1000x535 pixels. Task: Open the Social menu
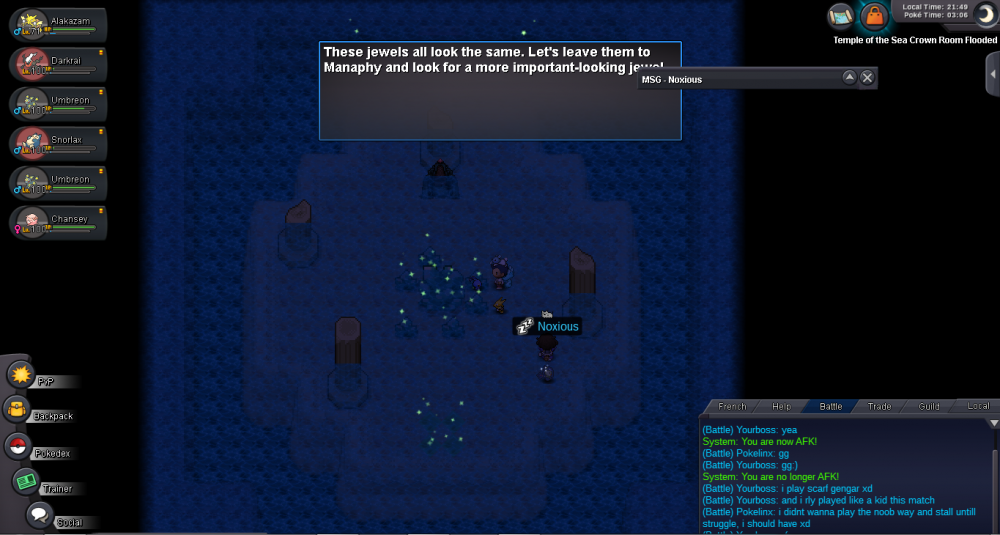[39, 515]
